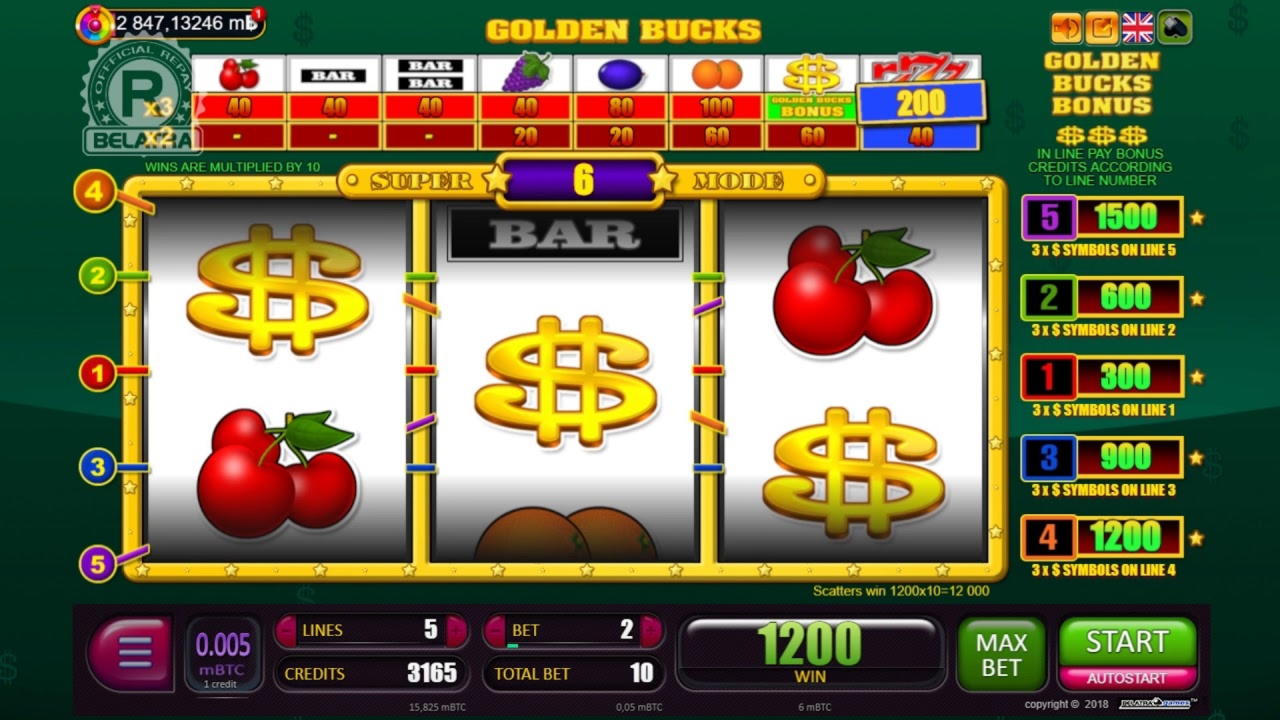Increase BET using the right arrow
Image resolution: width=1280 pixels, height=720 pixels.
tap(652, 630)
